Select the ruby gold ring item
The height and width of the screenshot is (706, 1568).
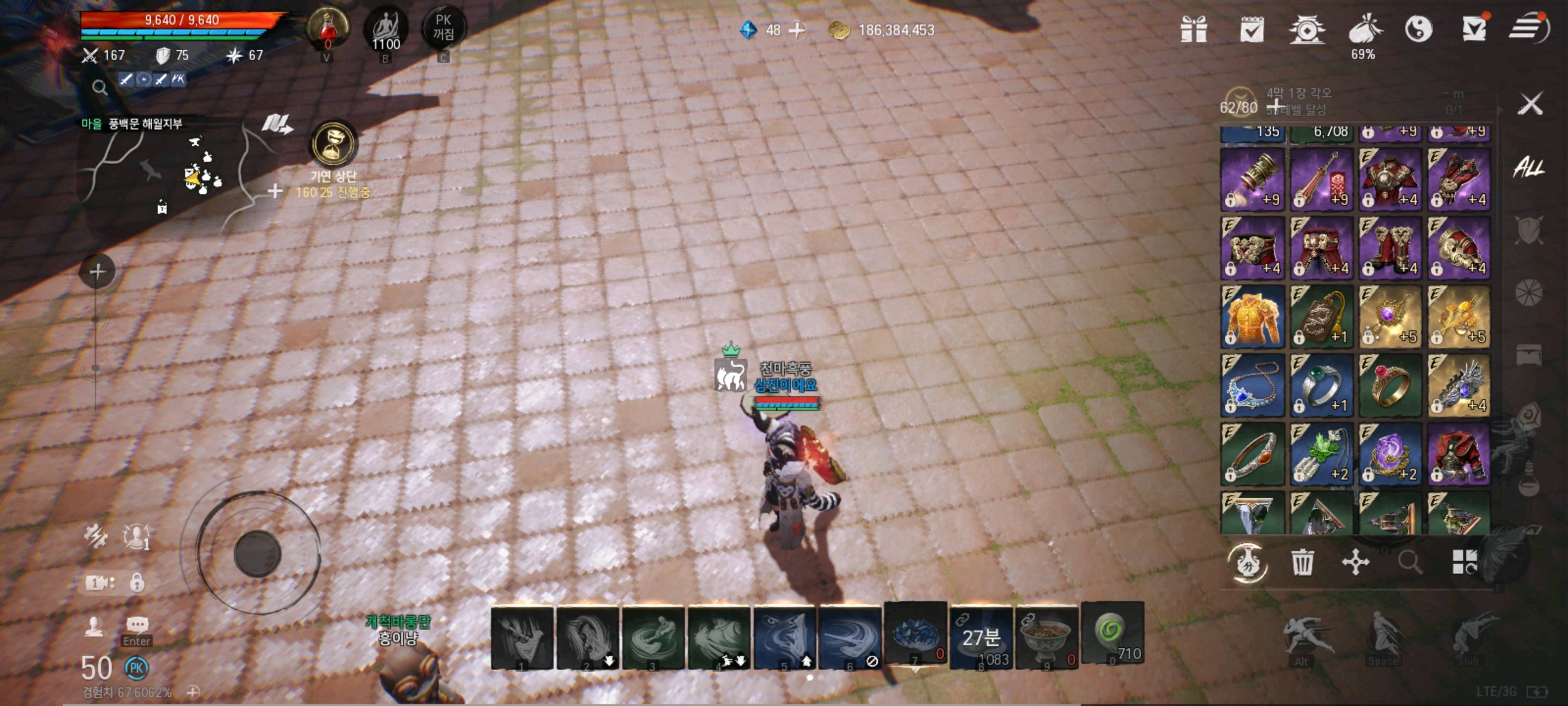[1390, 385]
